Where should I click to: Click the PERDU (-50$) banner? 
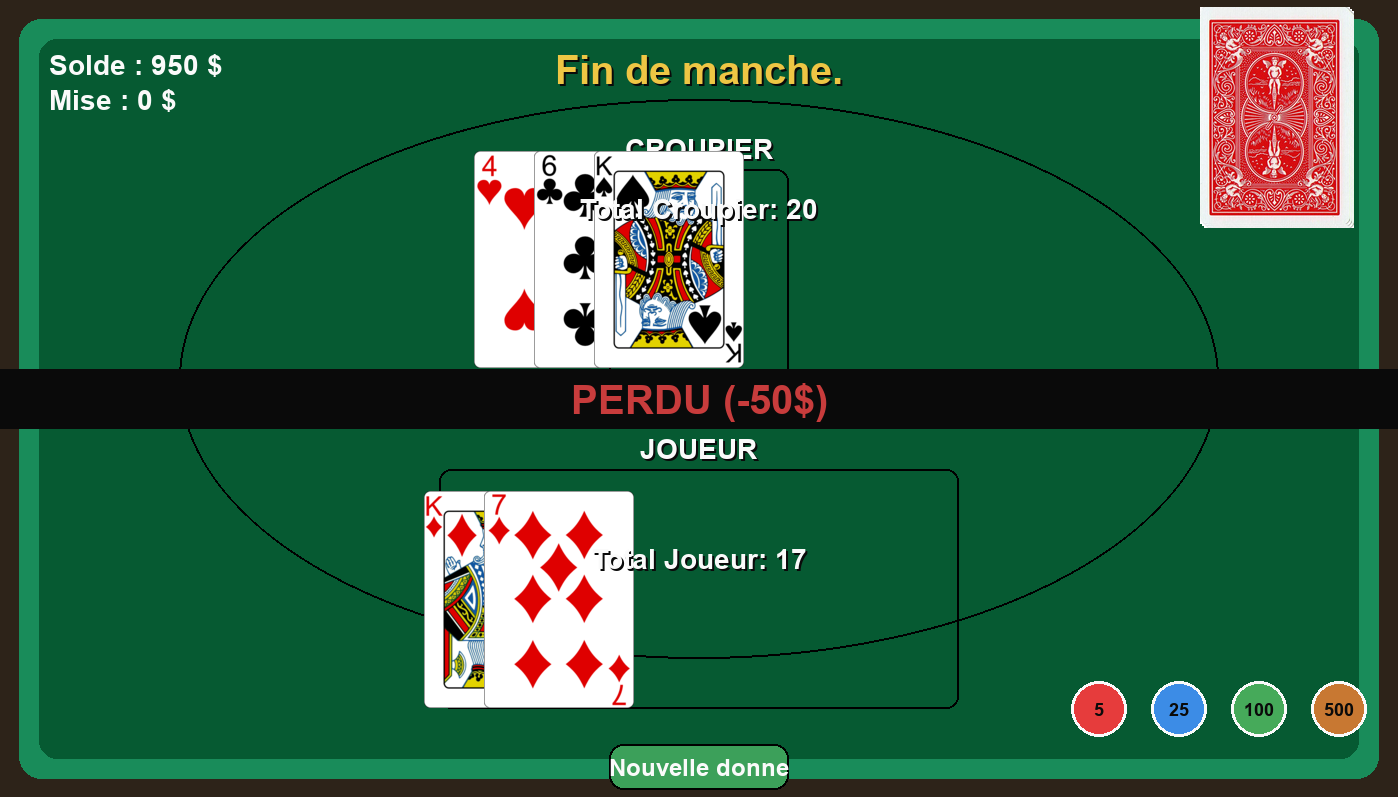coord(699,400)
